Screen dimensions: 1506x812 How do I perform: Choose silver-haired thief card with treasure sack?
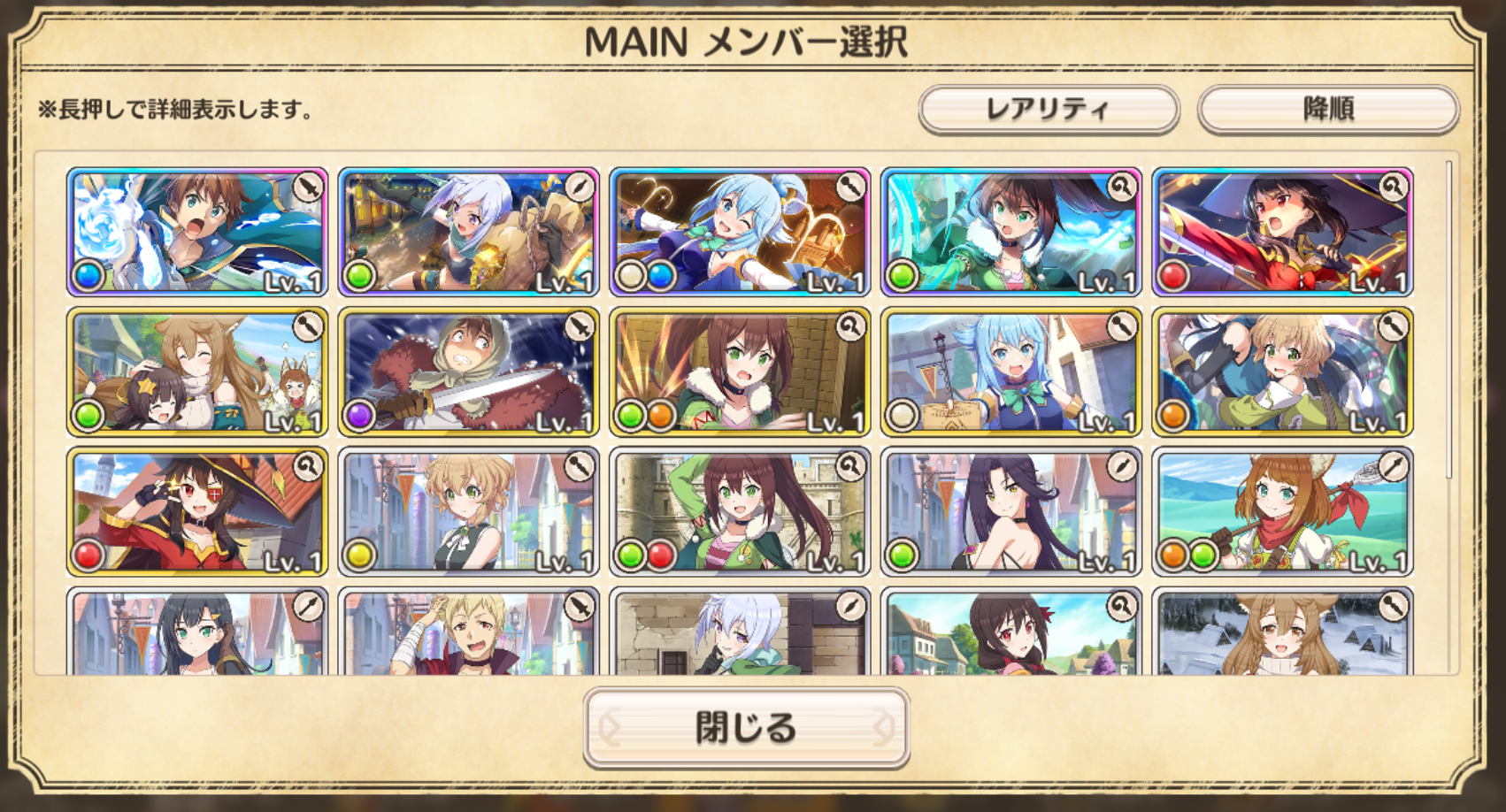click(x=468, y=232)
